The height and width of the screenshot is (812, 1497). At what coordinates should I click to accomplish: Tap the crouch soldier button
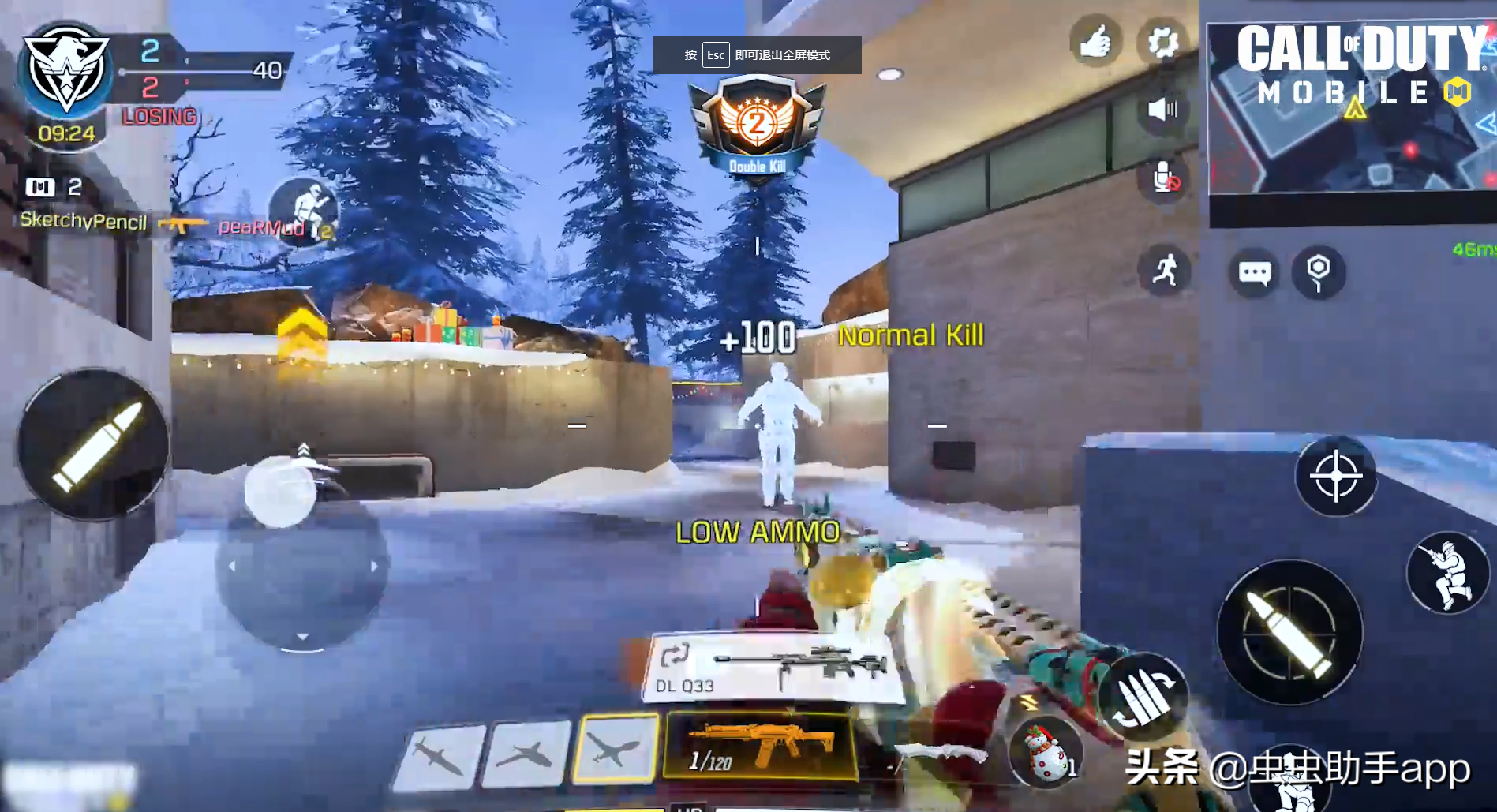coord(1447,573)
